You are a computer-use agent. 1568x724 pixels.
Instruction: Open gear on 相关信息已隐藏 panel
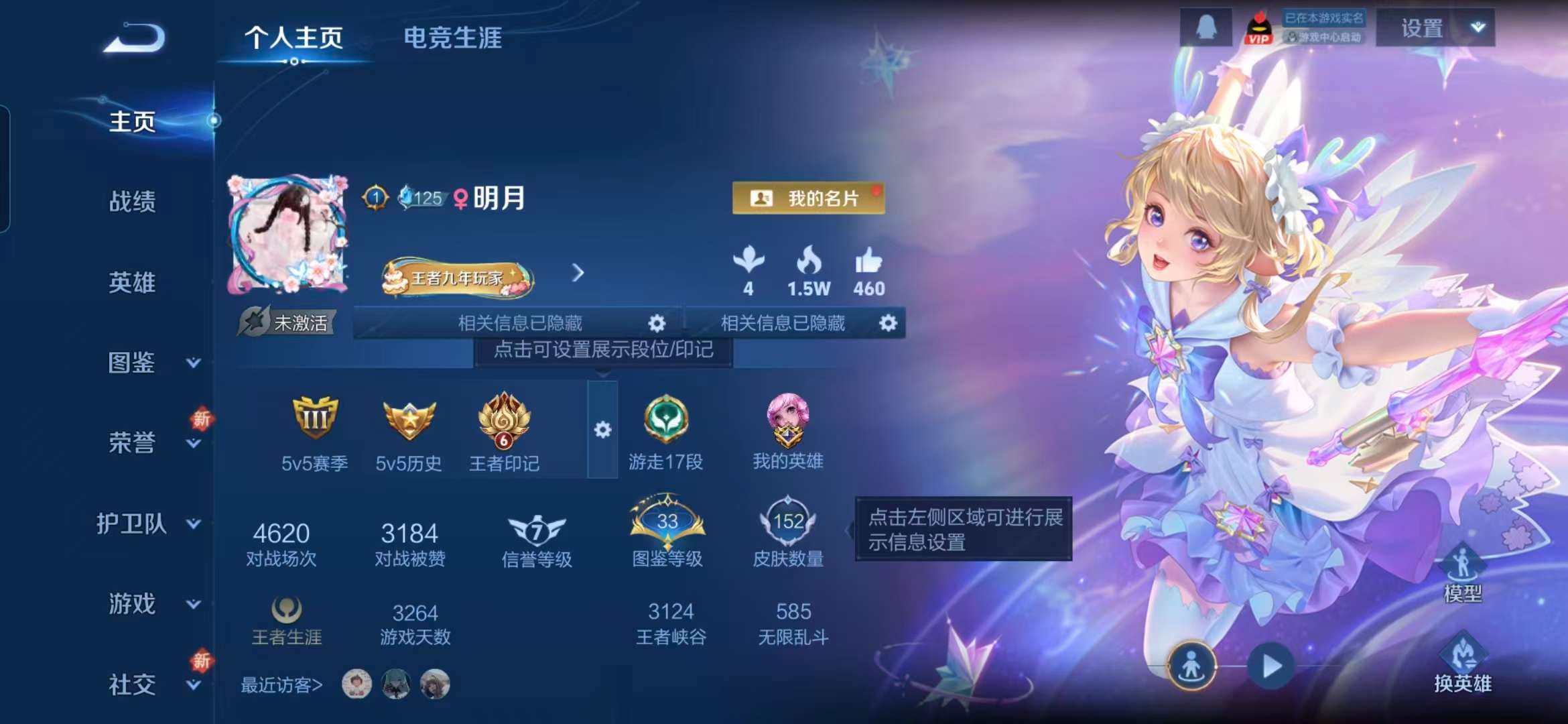[x=658, y=323]
